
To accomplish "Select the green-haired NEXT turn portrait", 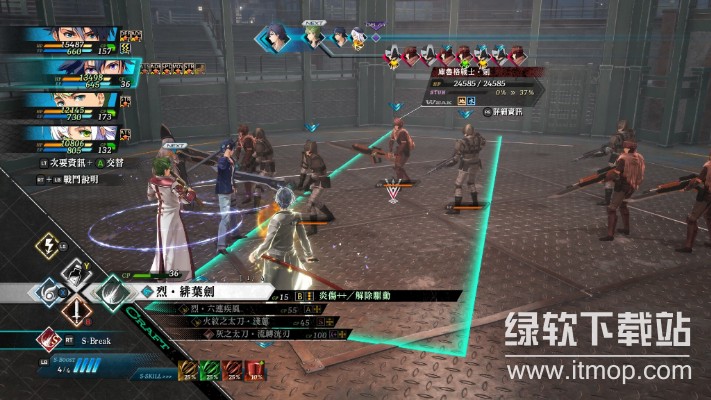I will [x=314, y=38].
